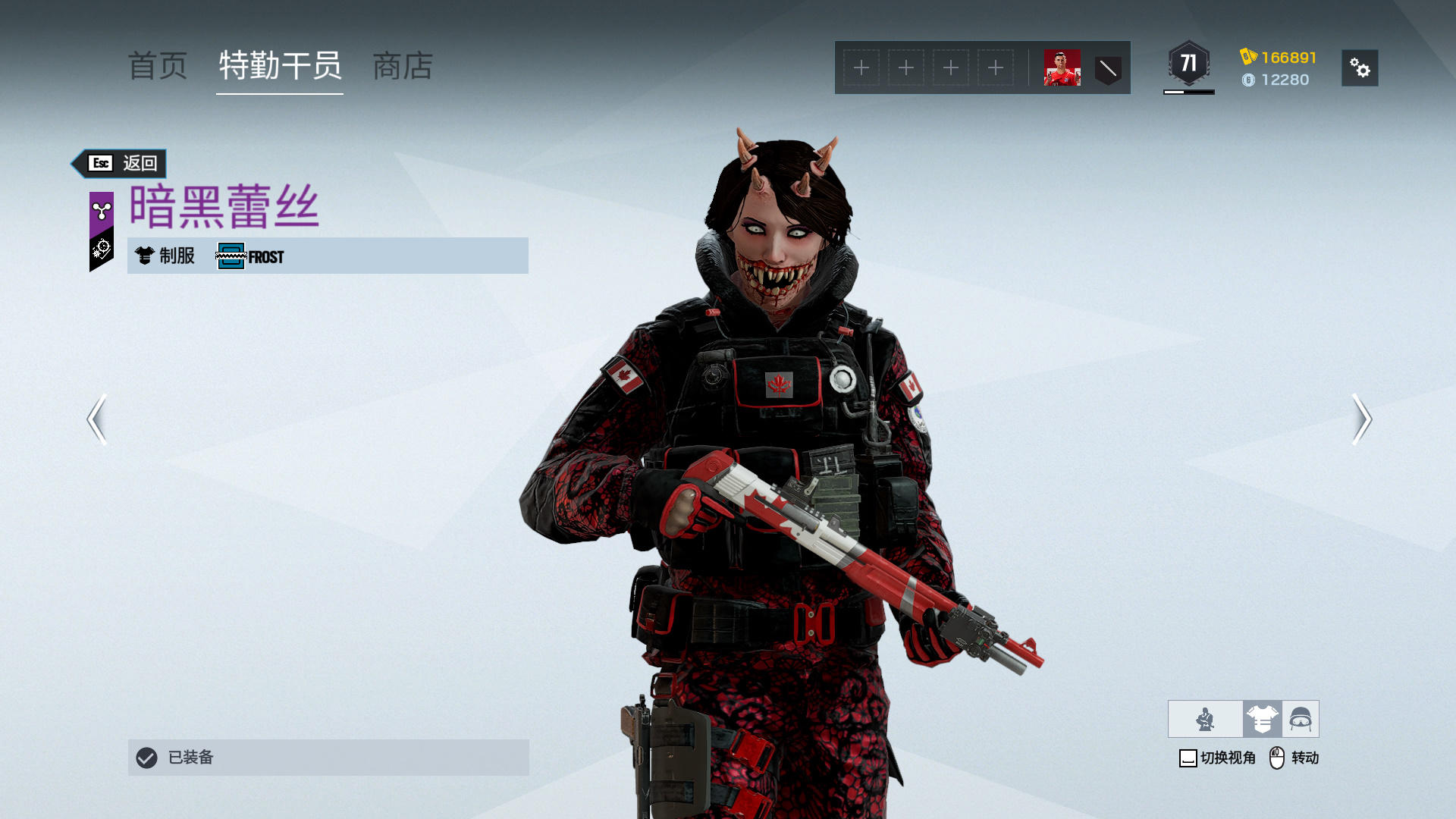Click the 返回 back button

coord(121,163)
